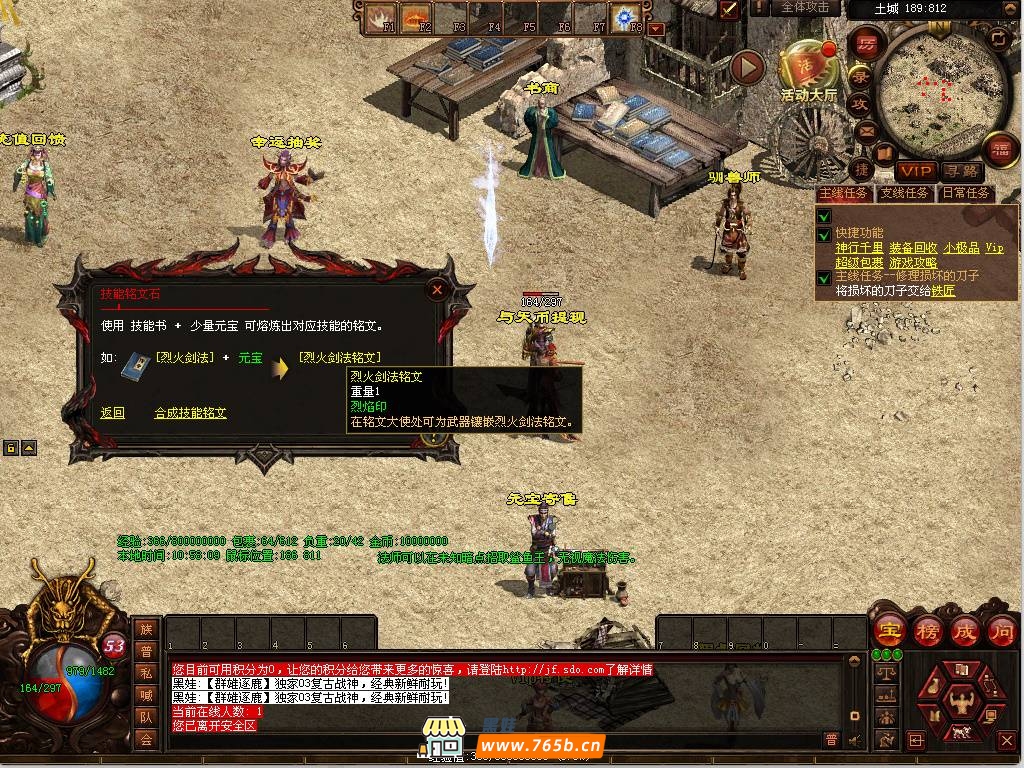Click the envelope mail icon beside minimap
The image size is (1024, 768).
[x=865, y=129]
